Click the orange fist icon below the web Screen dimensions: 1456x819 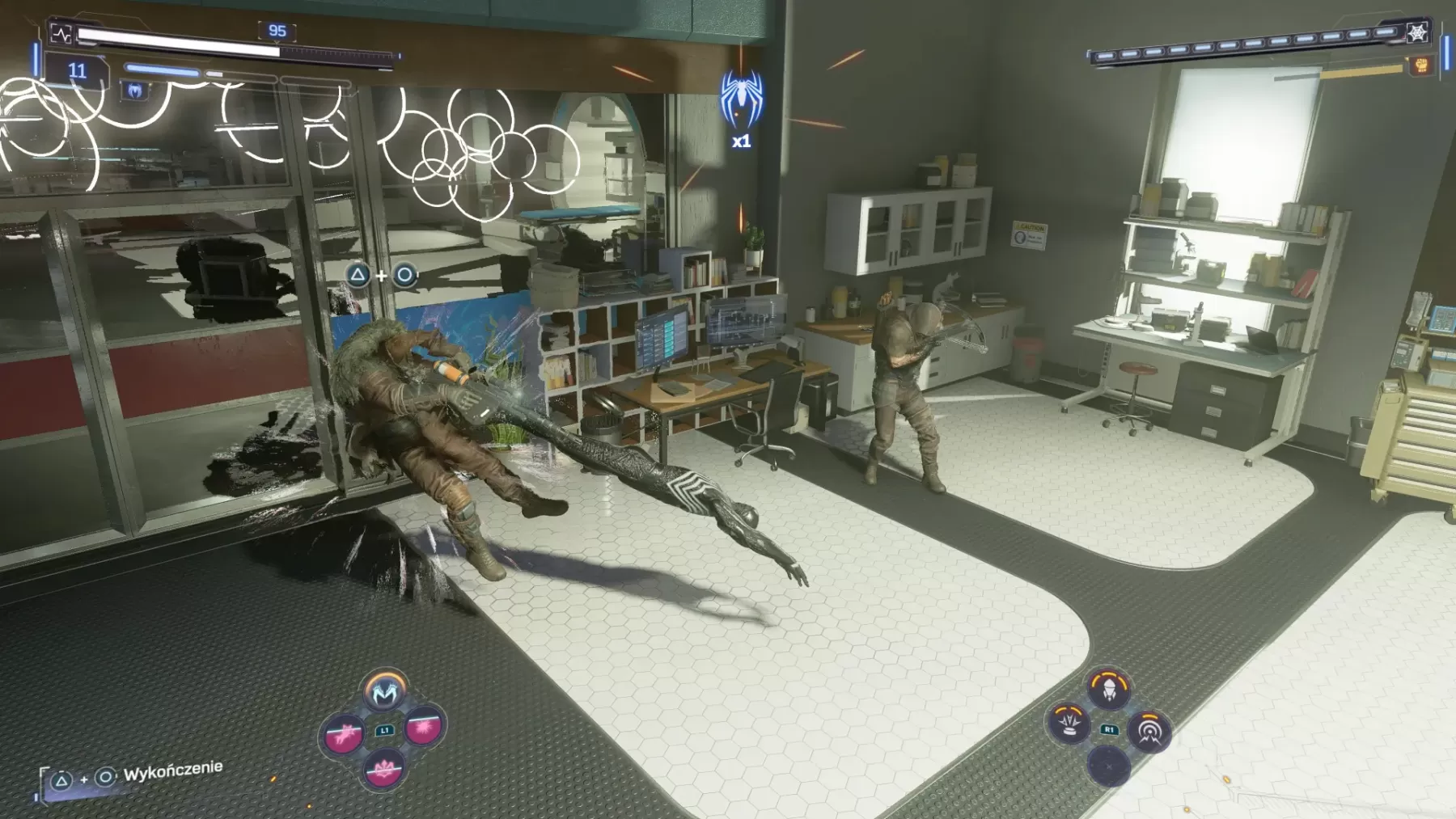tap(1421, 65)
